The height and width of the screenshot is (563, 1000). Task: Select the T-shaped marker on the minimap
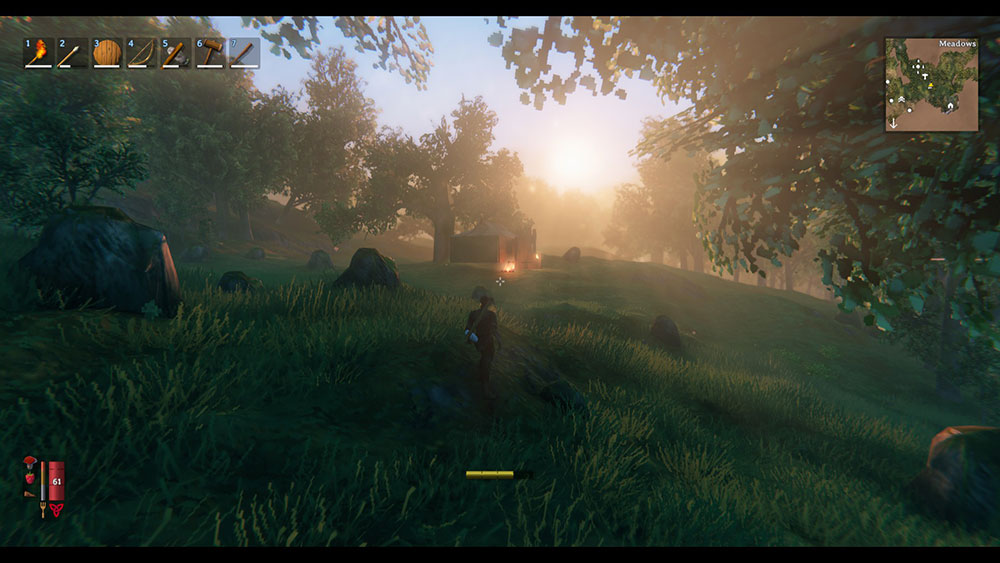coord(927,76)
